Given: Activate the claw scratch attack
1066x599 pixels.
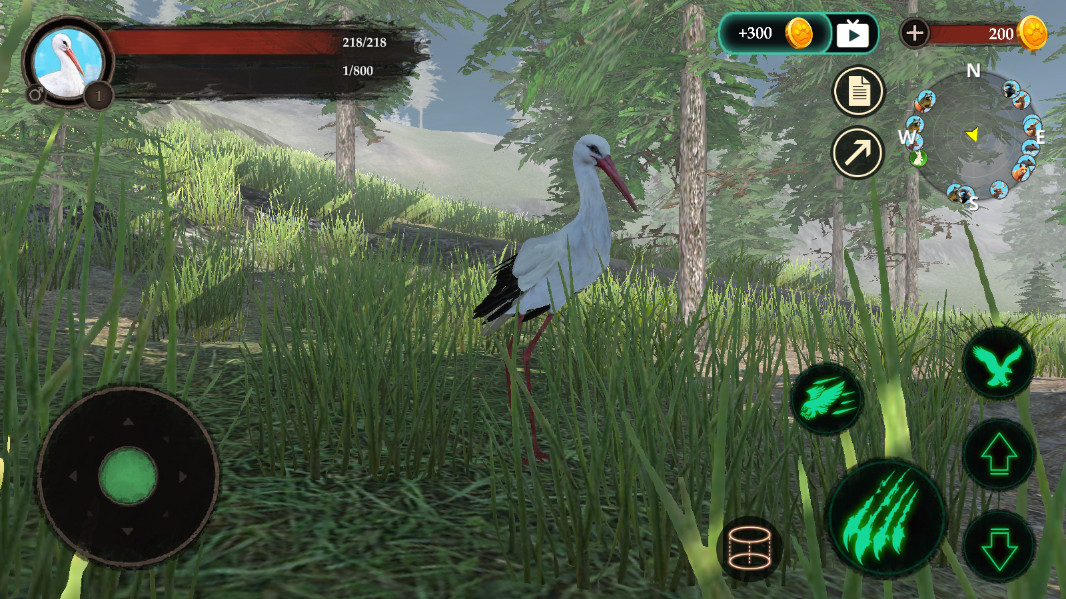Looking at the screenshot, I should click(x=886, y=518).
